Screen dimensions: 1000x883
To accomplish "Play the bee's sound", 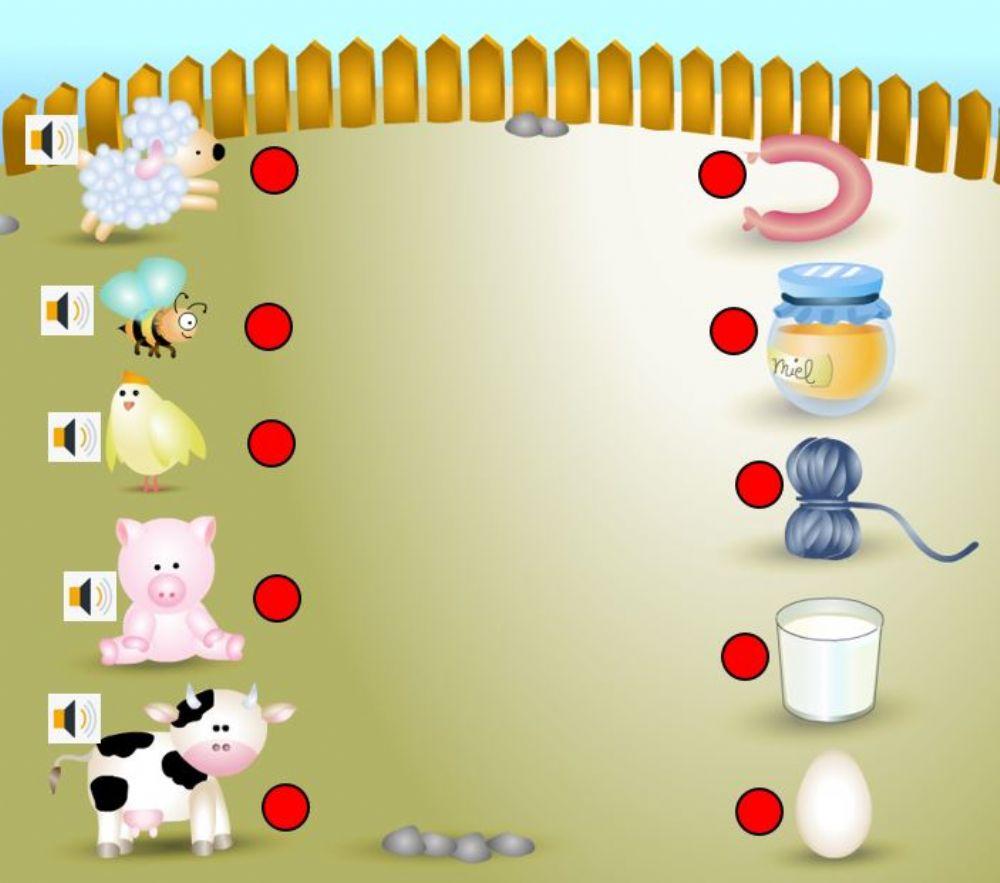I will click(x=67, y=310).
